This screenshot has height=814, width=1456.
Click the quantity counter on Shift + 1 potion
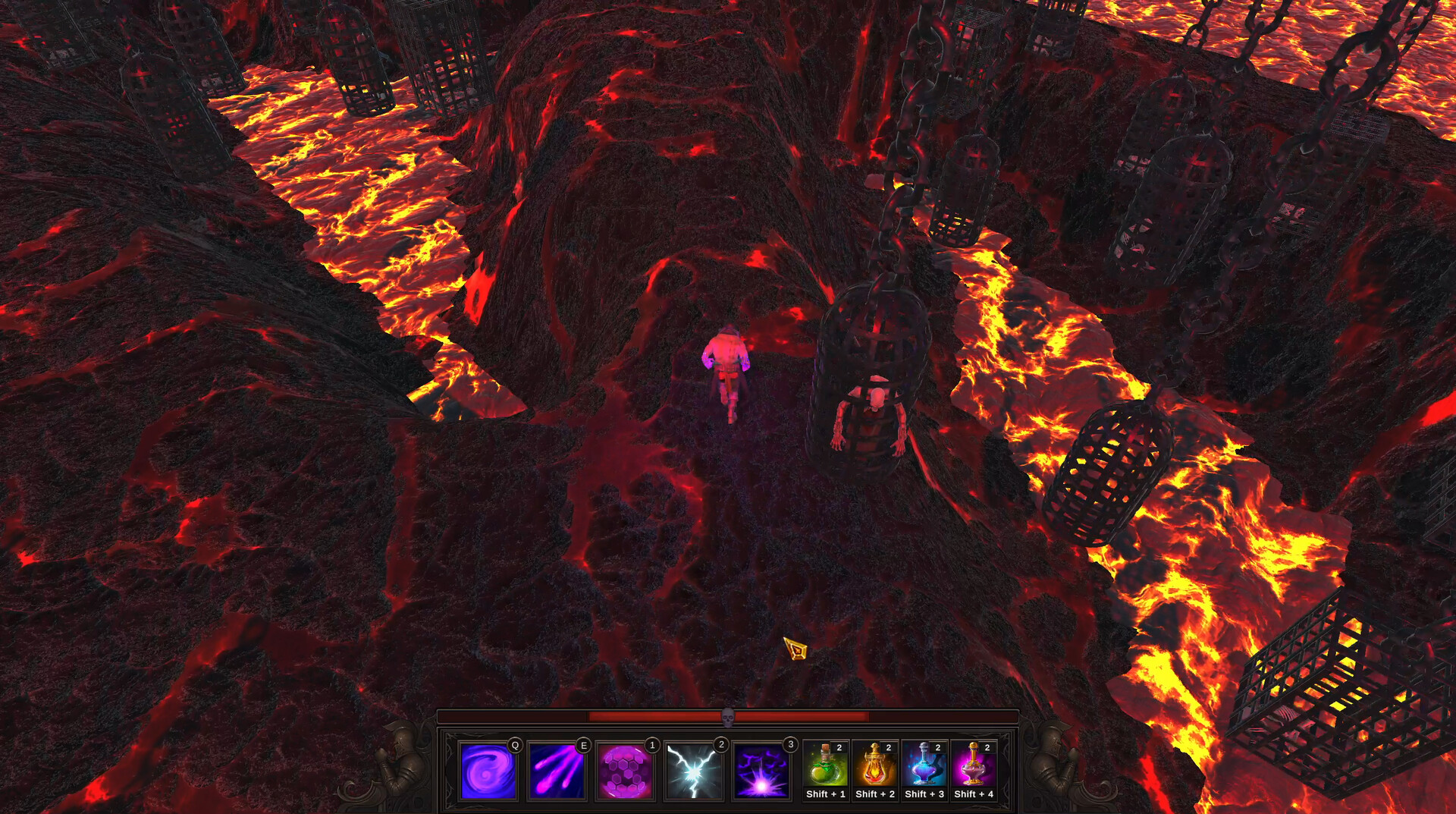839,746
